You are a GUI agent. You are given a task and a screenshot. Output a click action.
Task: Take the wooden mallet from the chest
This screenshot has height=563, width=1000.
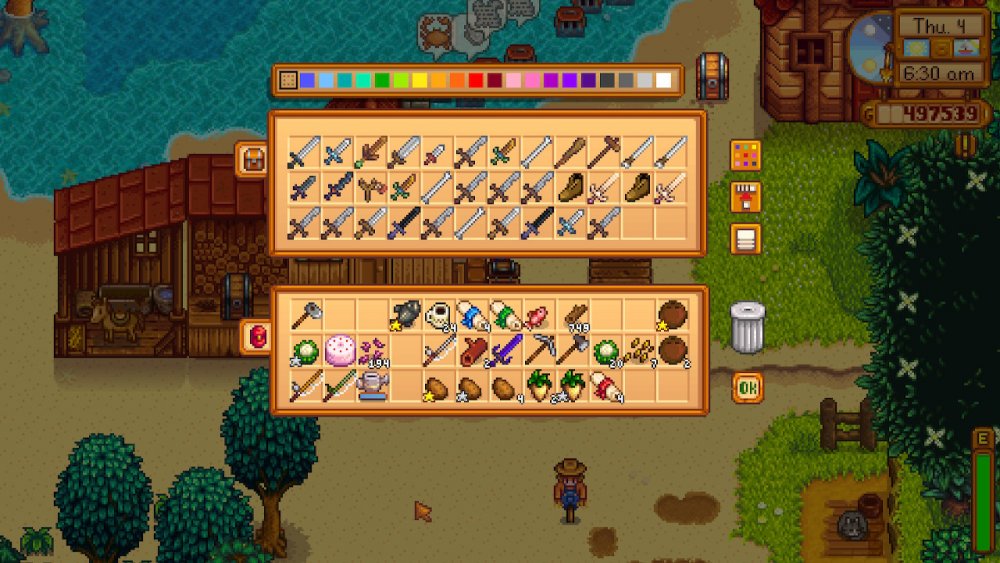point(605,153)
